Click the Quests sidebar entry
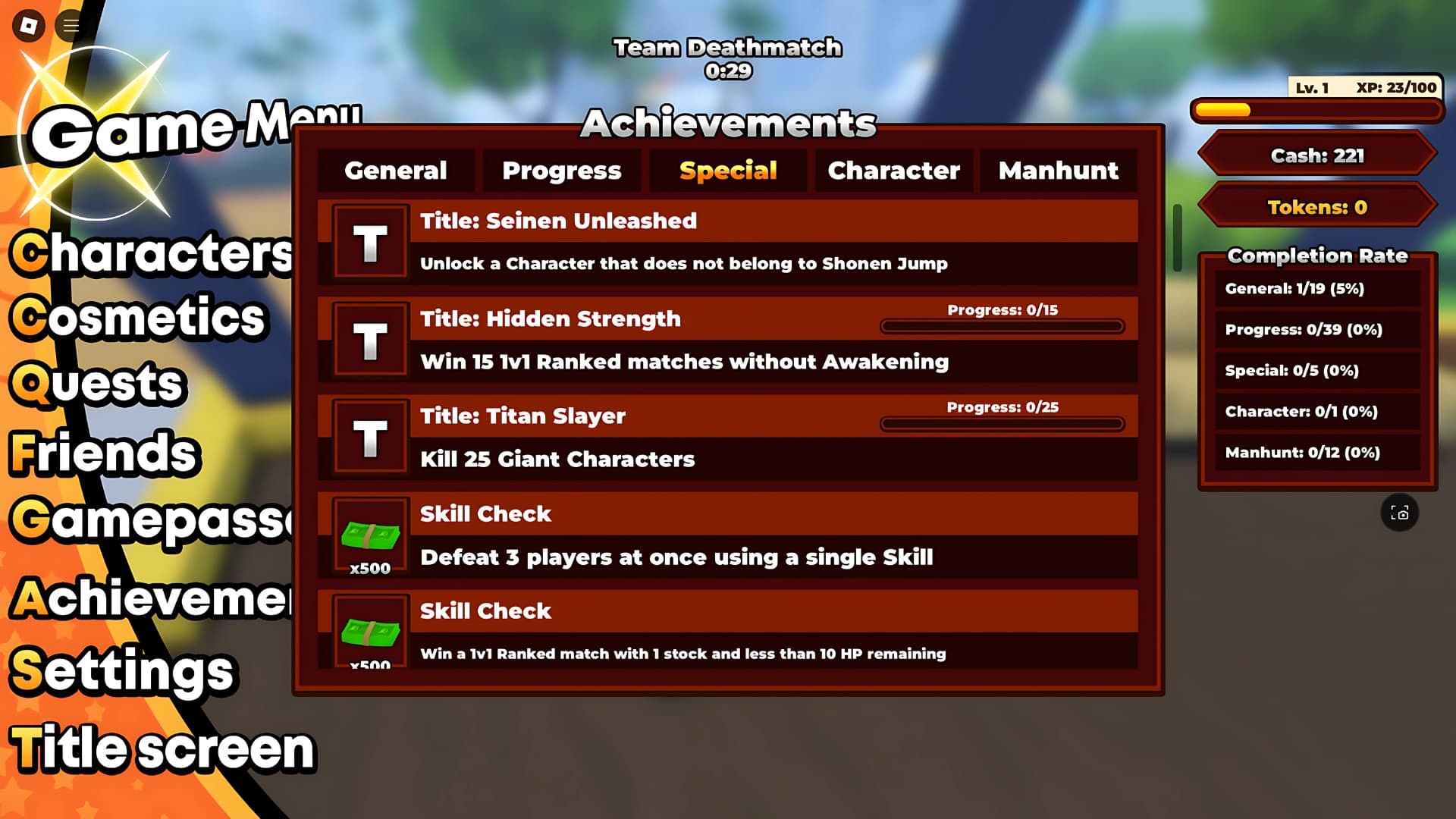 click(99, 385)
